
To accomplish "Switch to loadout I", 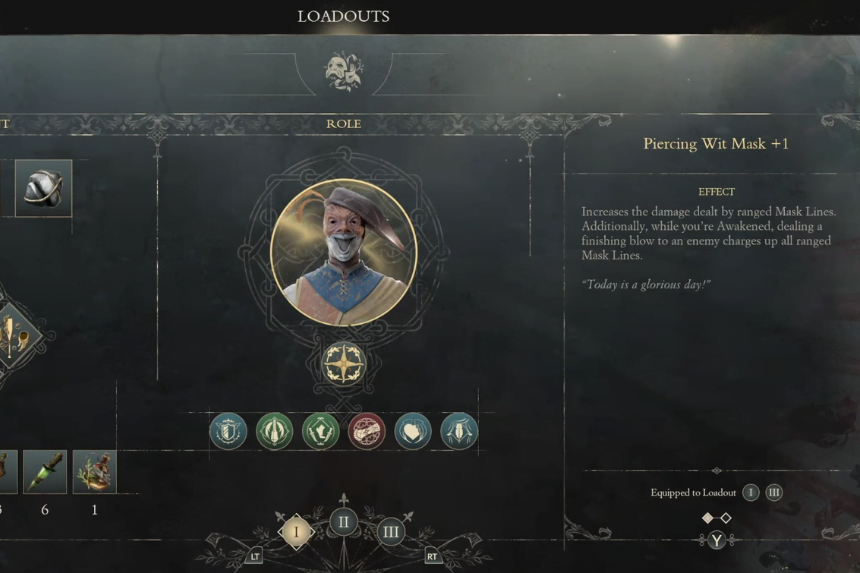I will click(x=295, y=531).
